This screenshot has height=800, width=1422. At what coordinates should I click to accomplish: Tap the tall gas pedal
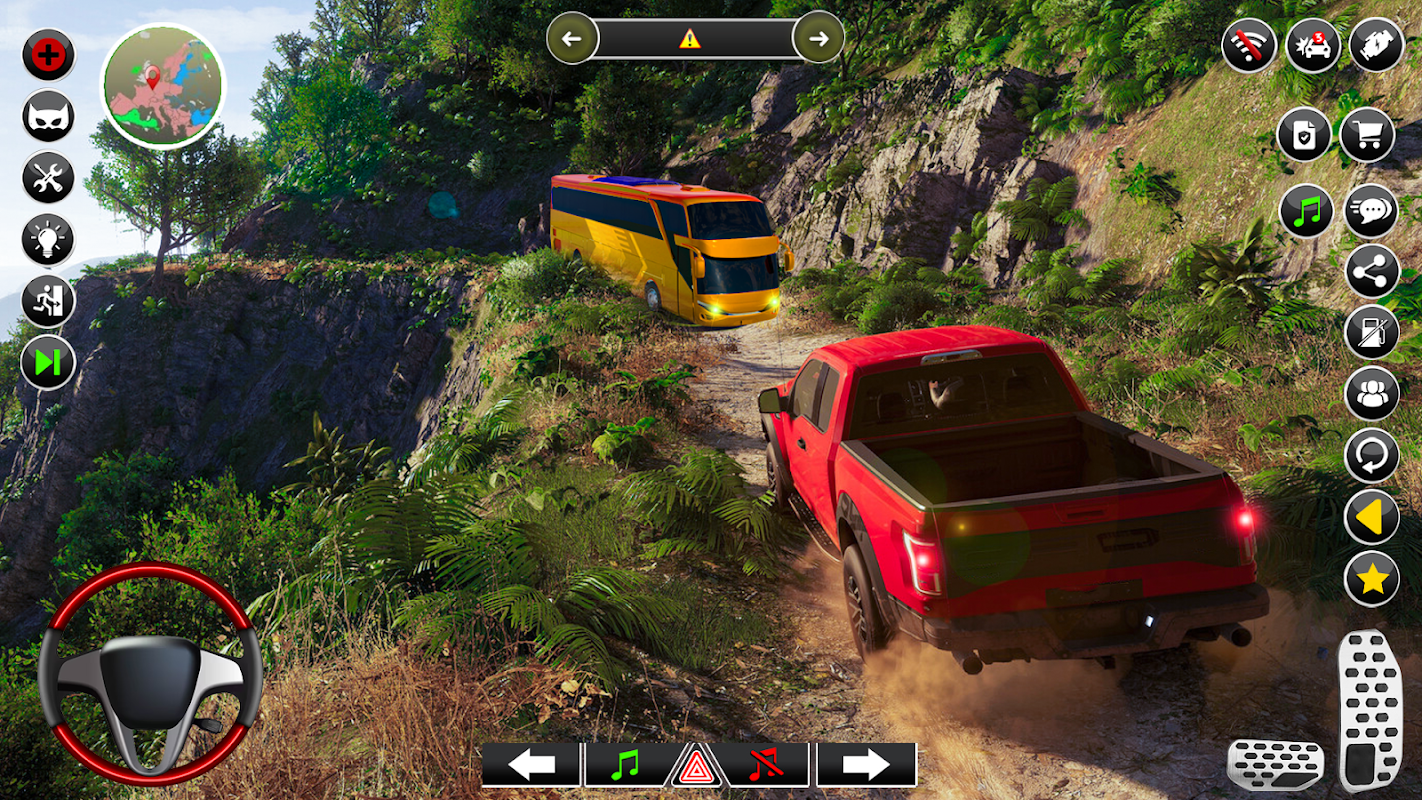1370,710
